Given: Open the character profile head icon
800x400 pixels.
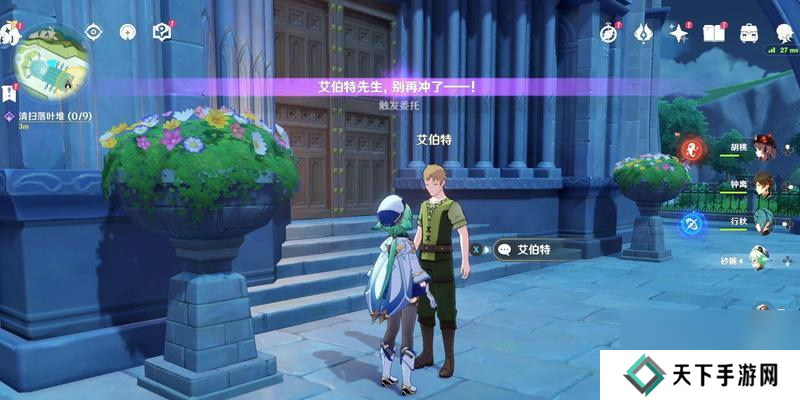Looking at the screenshot, I should point(783,32).
